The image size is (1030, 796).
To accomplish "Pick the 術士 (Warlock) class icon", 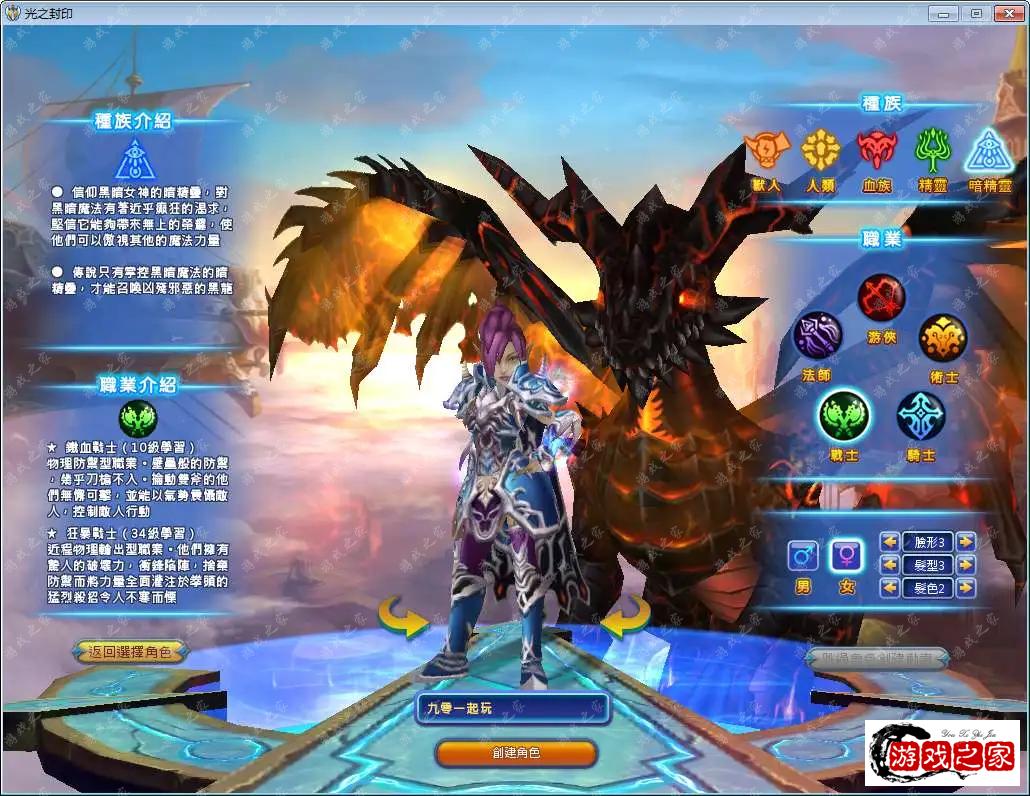I will (943, 338).
